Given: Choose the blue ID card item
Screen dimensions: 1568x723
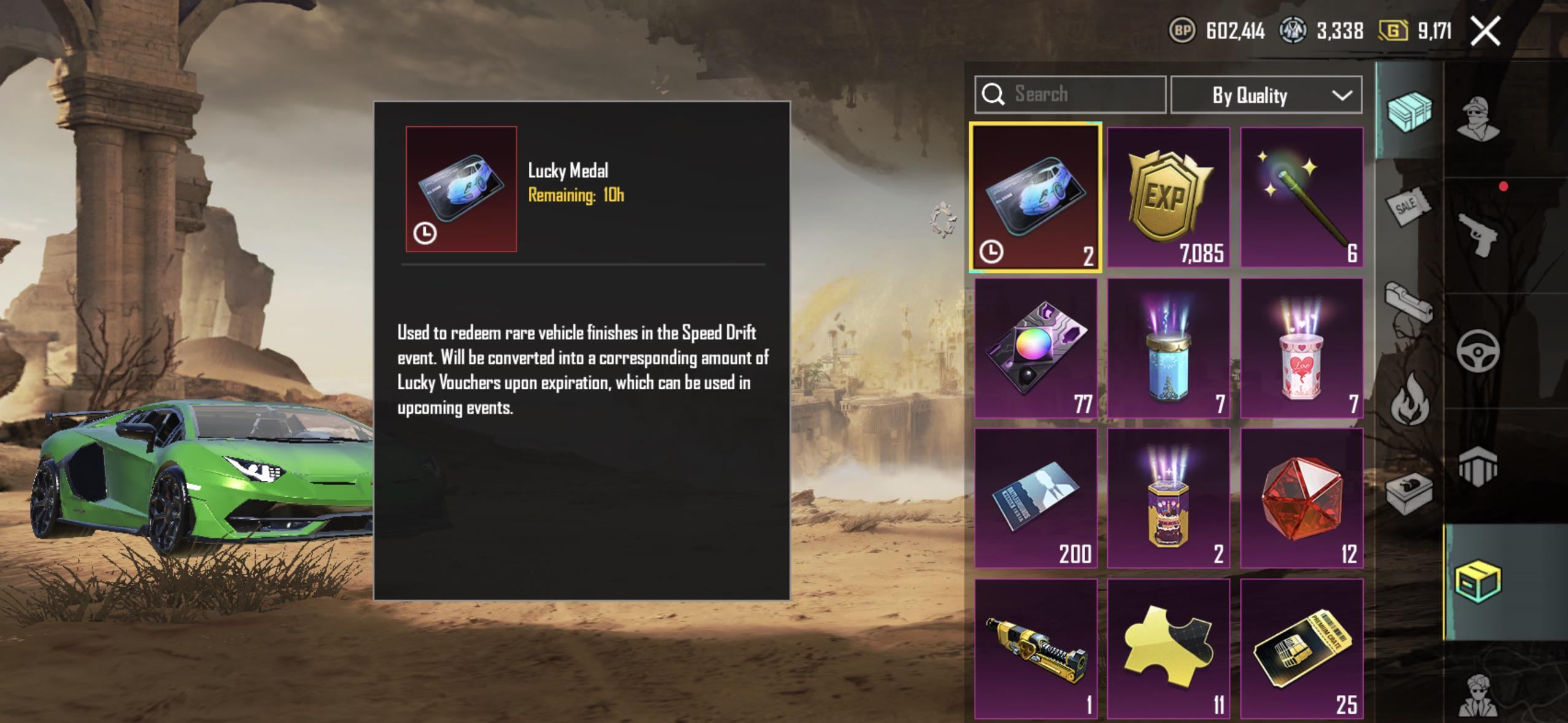Looking at the screenshot, I should point(1036,497).
